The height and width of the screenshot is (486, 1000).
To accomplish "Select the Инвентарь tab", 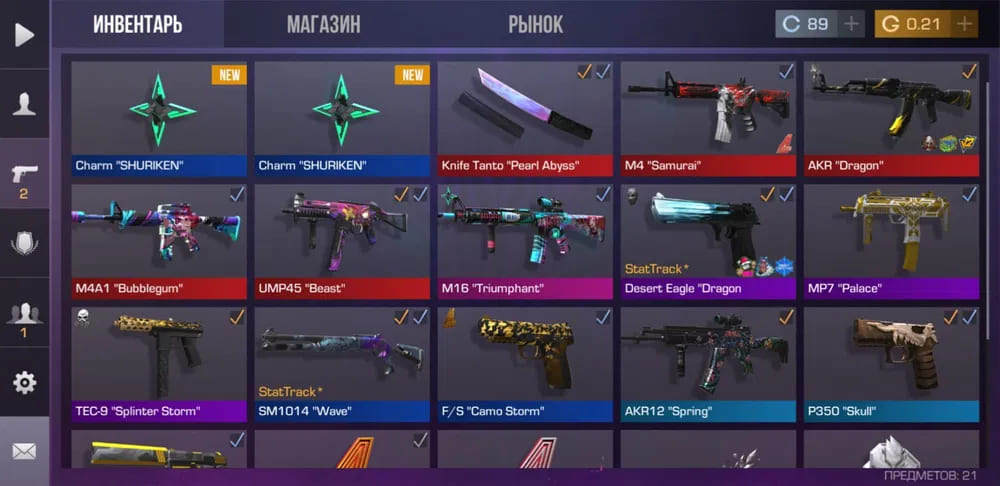I will [x=137, y=24].
